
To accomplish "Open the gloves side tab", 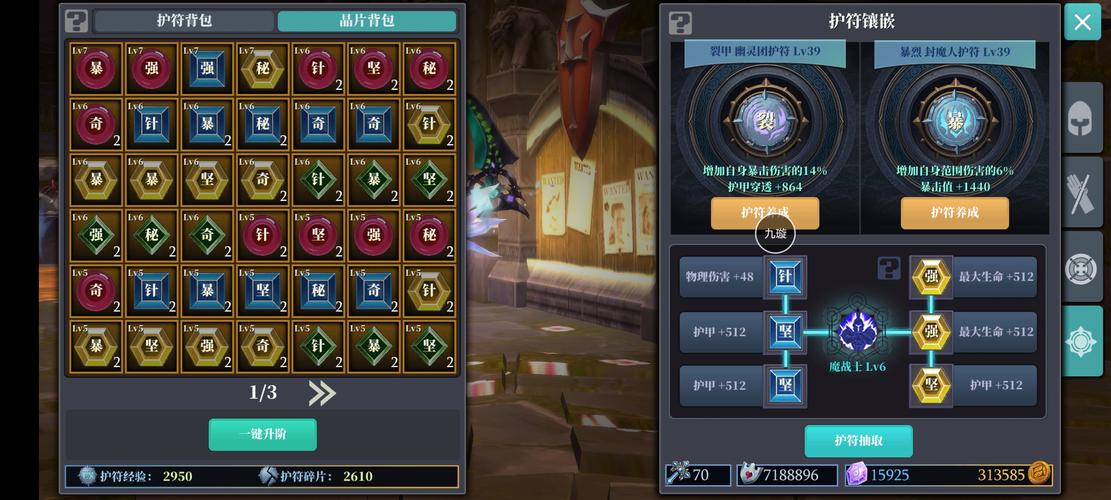I will tap(1082, 195).
